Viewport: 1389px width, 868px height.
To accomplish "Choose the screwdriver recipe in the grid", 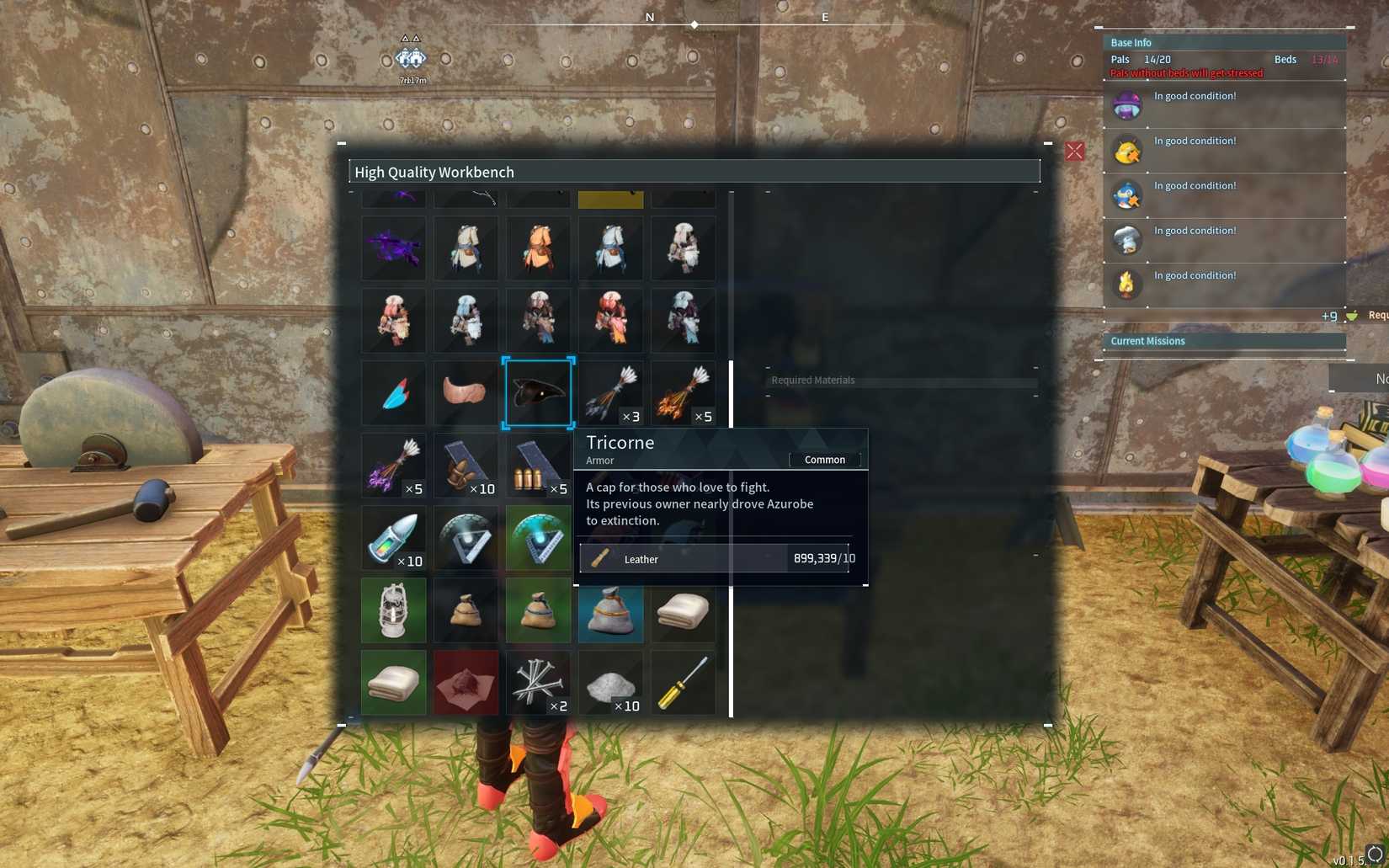I will click(x=683, y=683).
